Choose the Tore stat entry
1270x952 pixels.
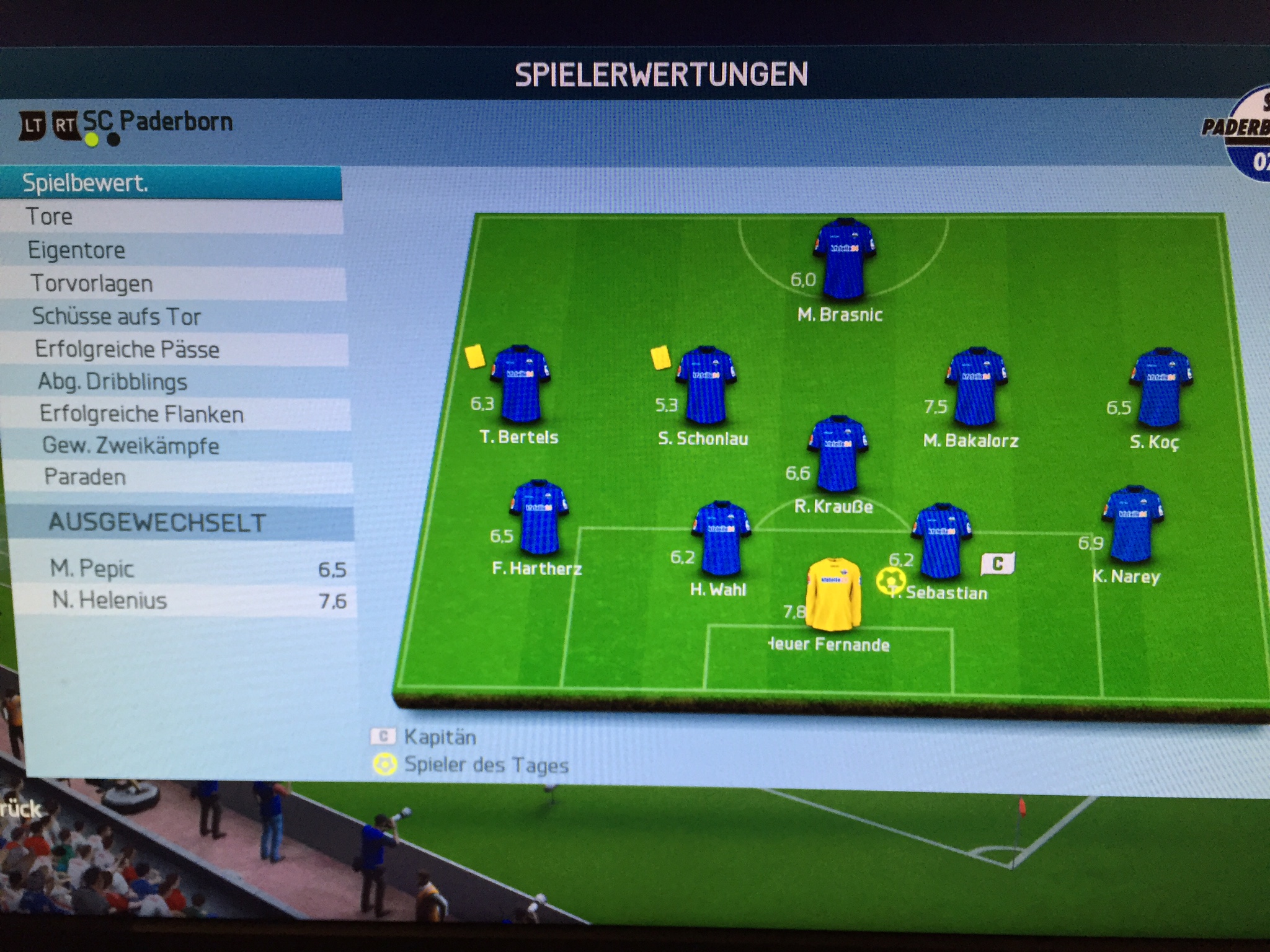pyautogui.click(x=172, y=217)
